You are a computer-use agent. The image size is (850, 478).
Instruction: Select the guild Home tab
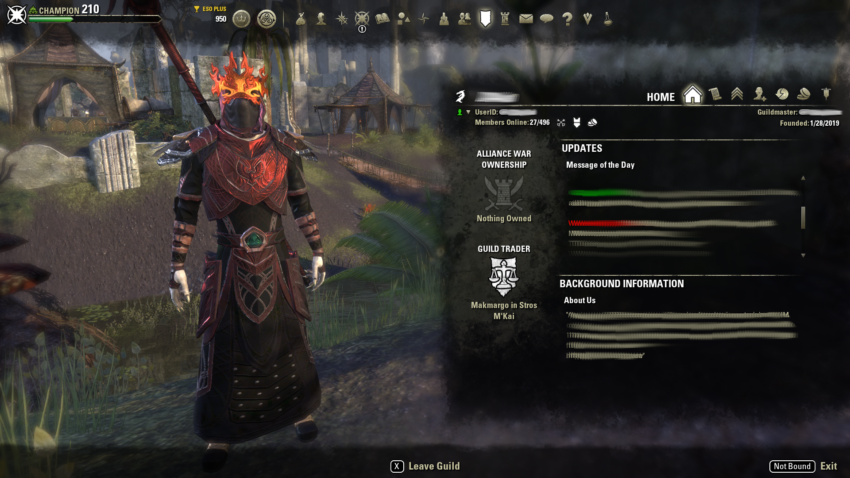click(x=692, y=96)
